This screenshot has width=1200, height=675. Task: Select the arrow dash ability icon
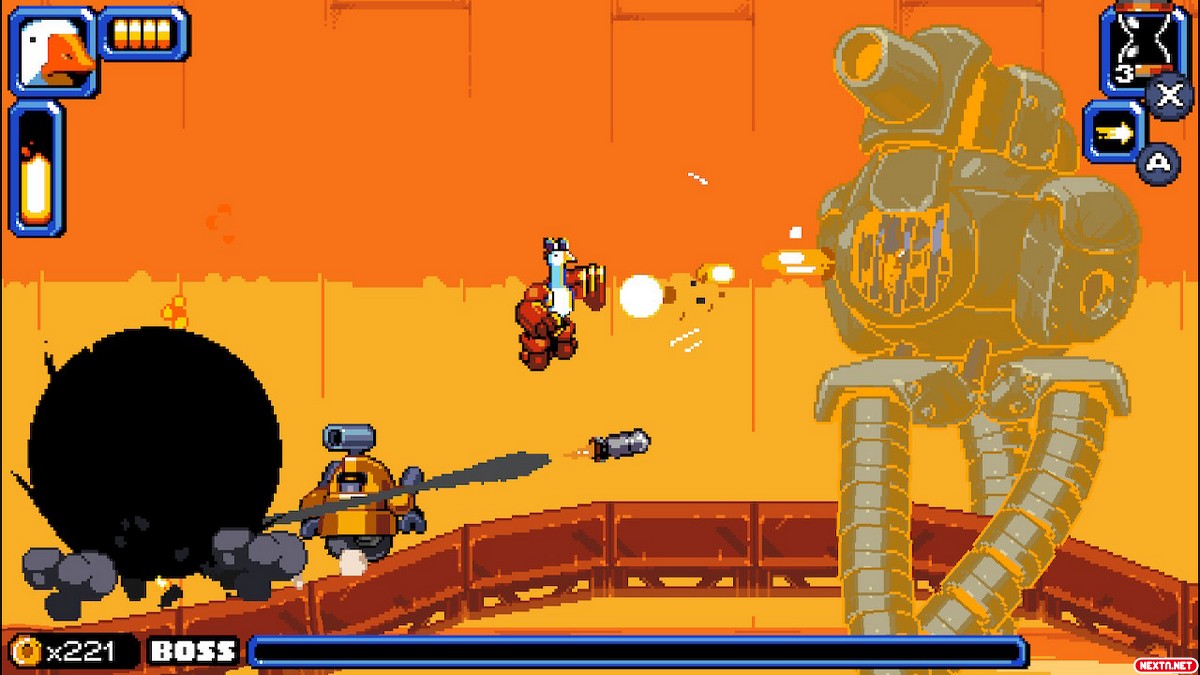tap(1115, 132)
